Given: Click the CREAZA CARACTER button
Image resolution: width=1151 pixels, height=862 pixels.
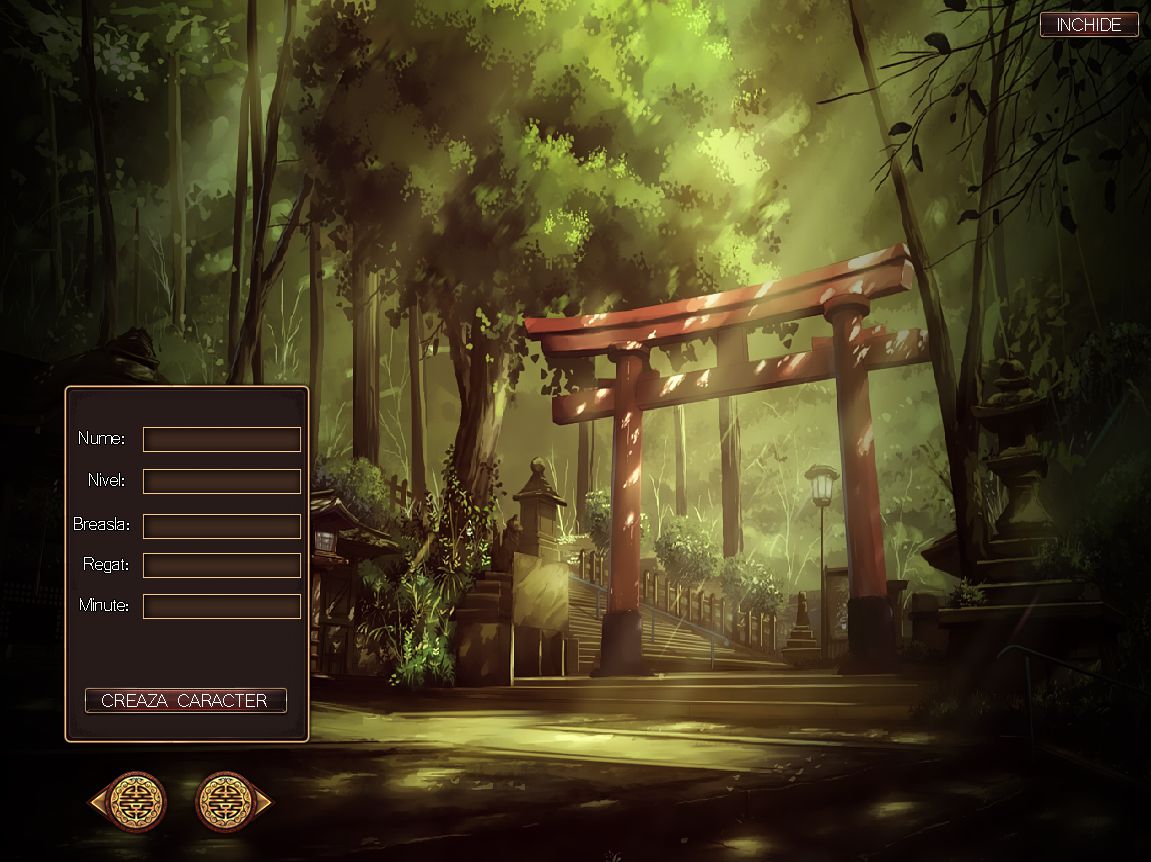Looking at the screenshot, I should [x=186, y=700].
